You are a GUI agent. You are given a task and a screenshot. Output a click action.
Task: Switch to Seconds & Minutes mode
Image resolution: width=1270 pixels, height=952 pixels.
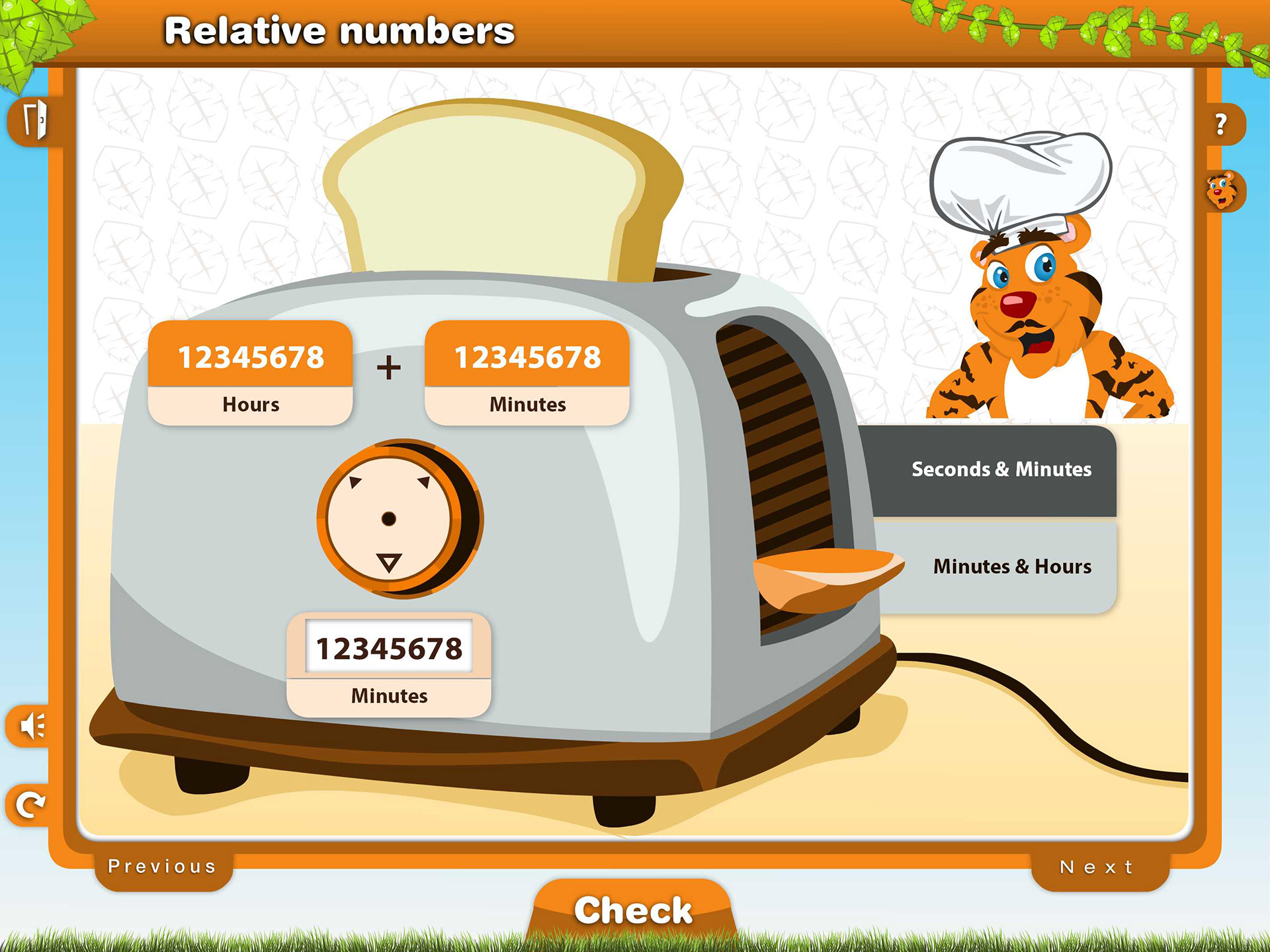tap(1000, 469)
